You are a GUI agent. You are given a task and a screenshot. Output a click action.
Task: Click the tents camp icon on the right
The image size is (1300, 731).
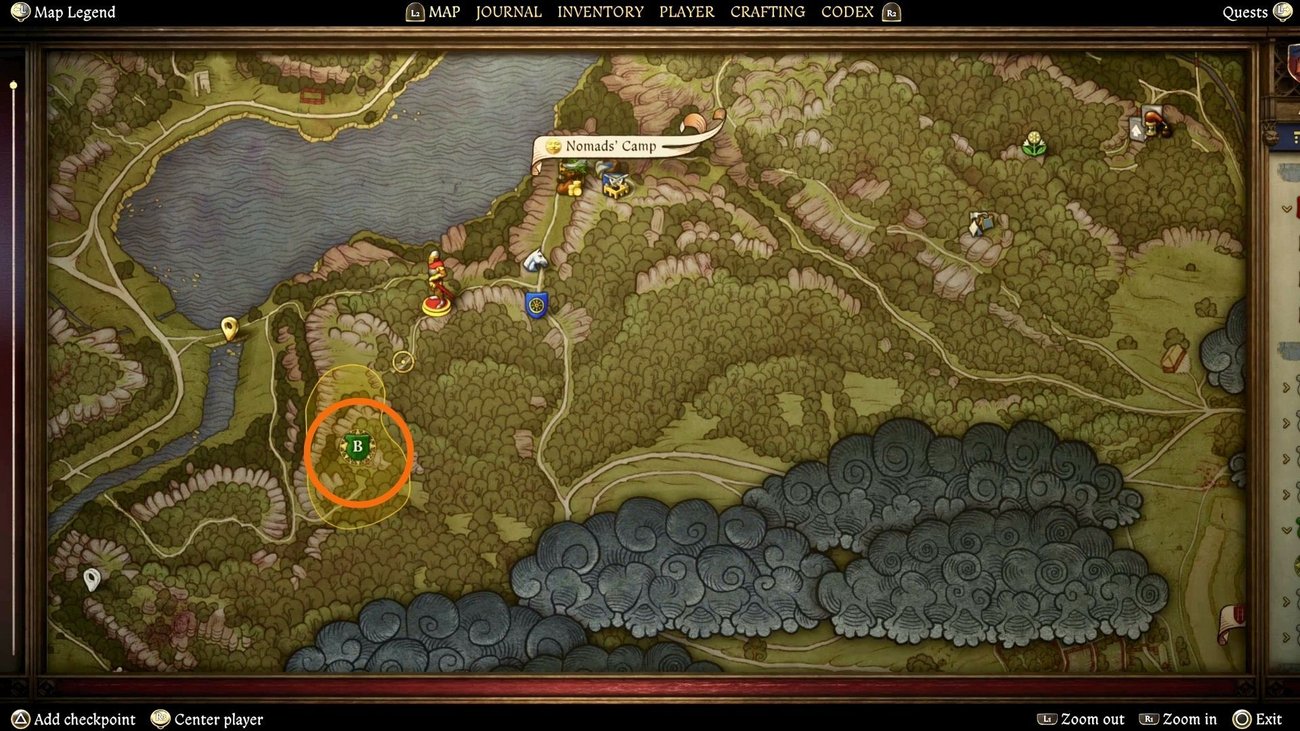pyautogui.click(x=978, y=226)
